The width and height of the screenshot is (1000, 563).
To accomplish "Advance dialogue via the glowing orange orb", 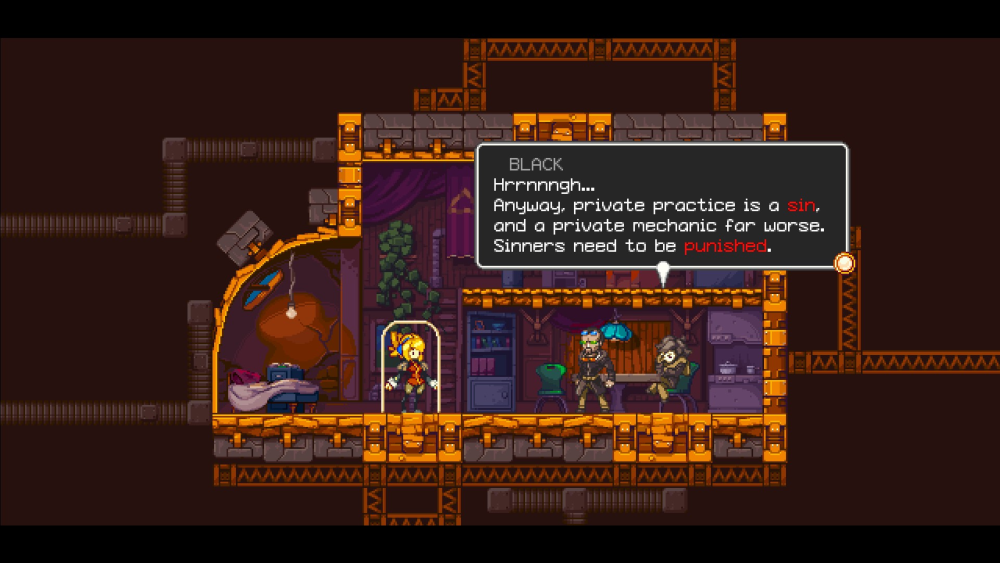I will [845, 264].
